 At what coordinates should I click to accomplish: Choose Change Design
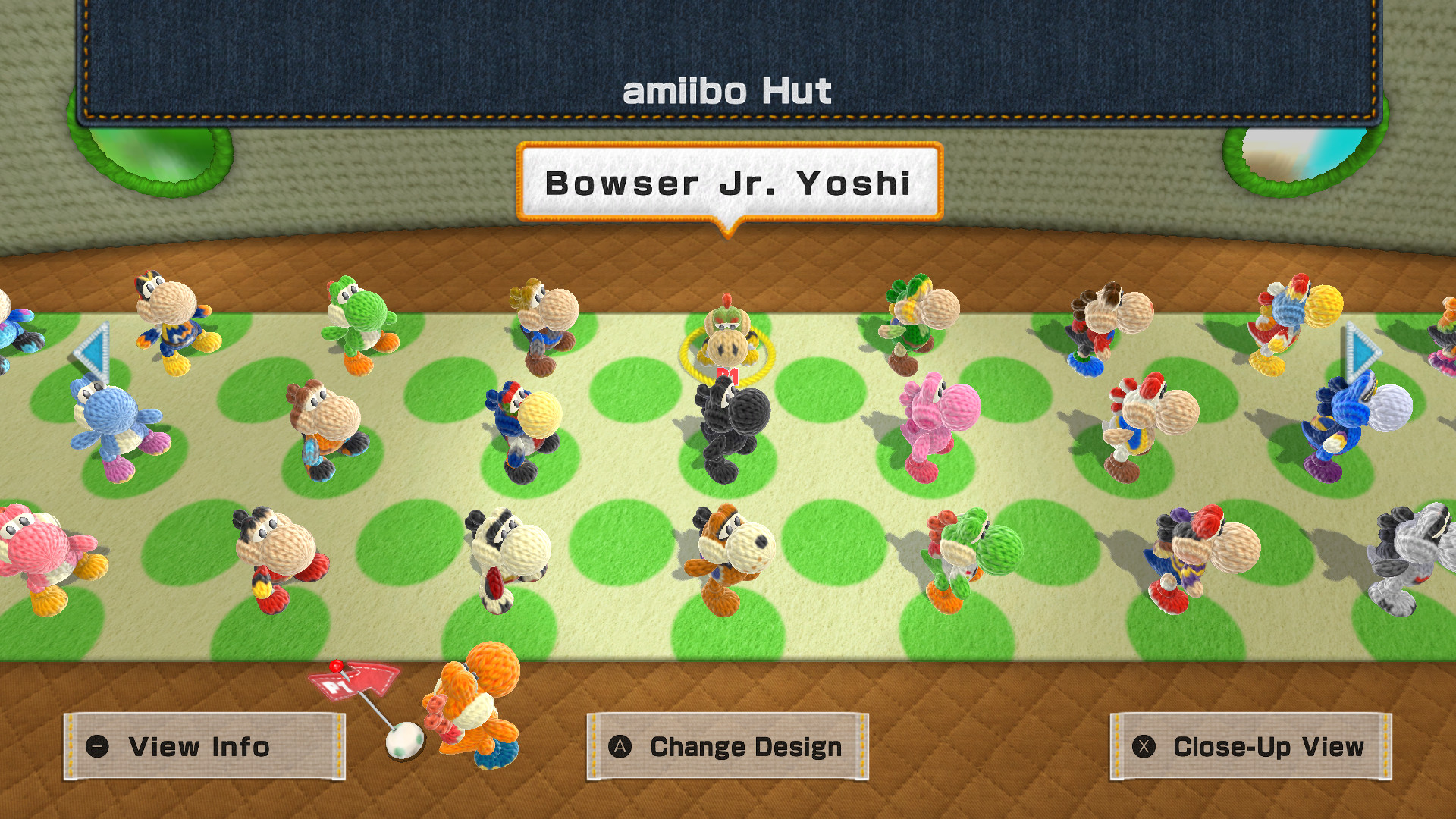728,747
